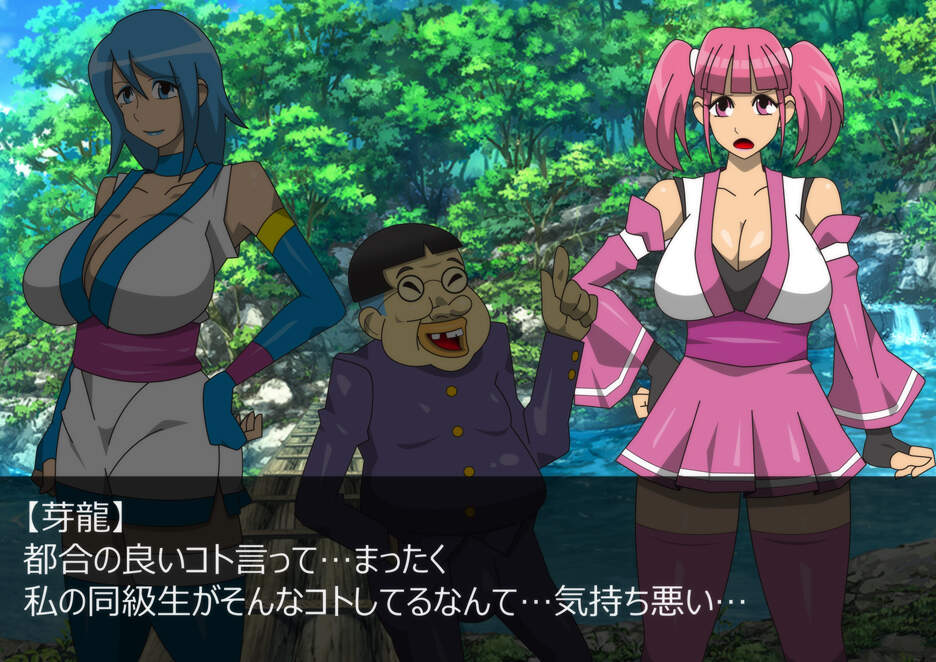Click the dialogue text box to continue
936x662 pixels.
(x=468, y=567)
